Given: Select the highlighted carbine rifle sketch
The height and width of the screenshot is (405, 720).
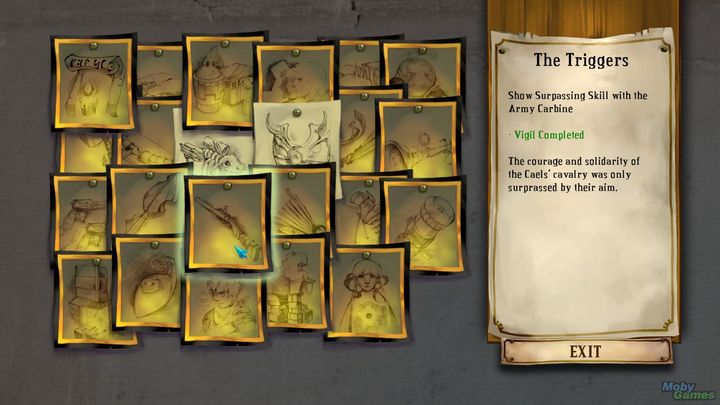Looking at the screenshot, I should coord(227,222).
